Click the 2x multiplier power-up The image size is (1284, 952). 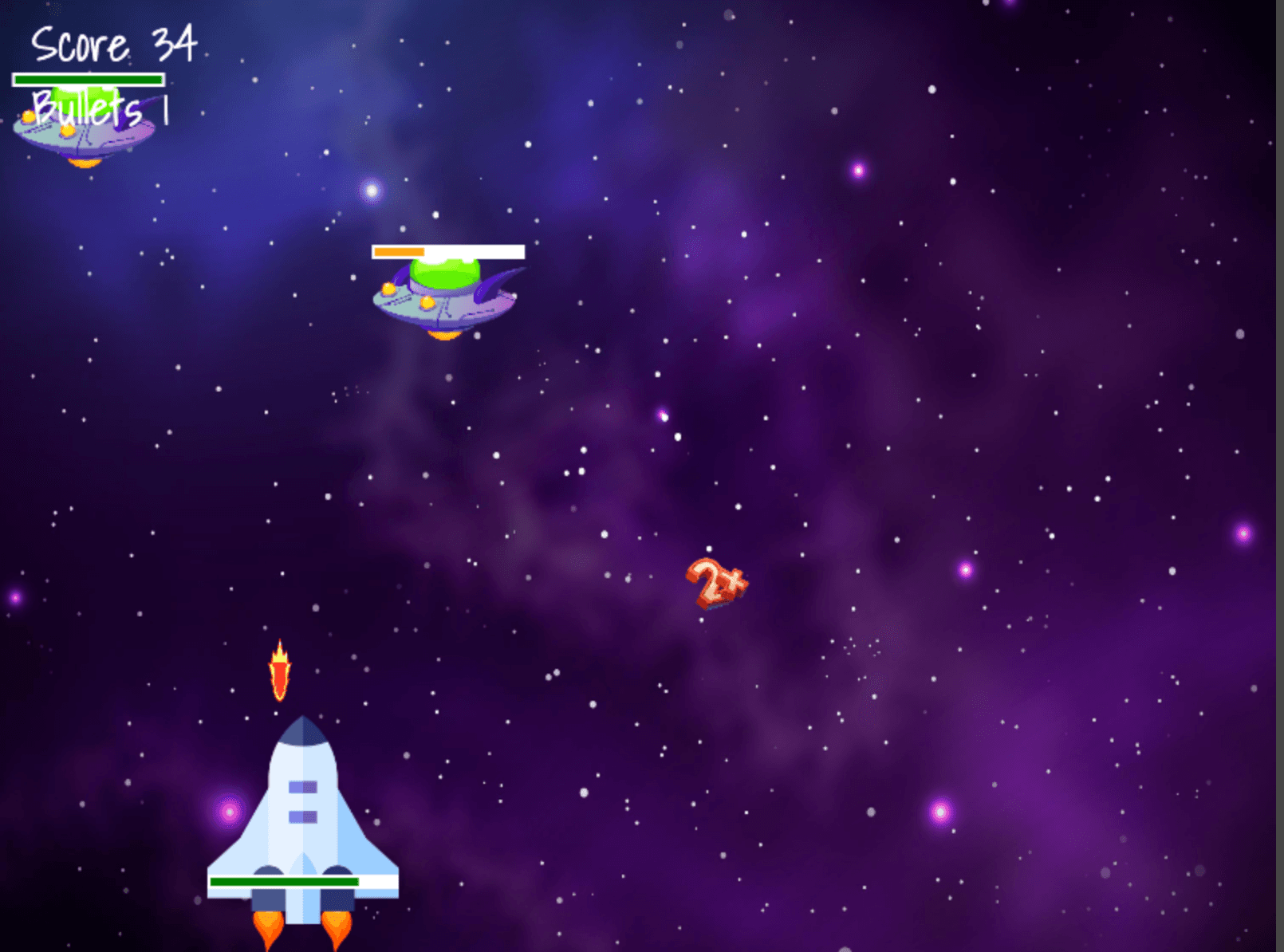716,586
